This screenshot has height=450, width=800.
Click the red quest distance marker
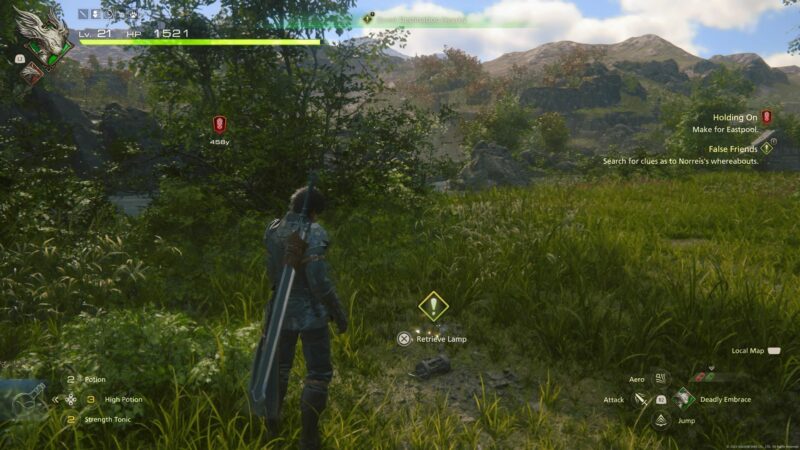click(220, 124)
